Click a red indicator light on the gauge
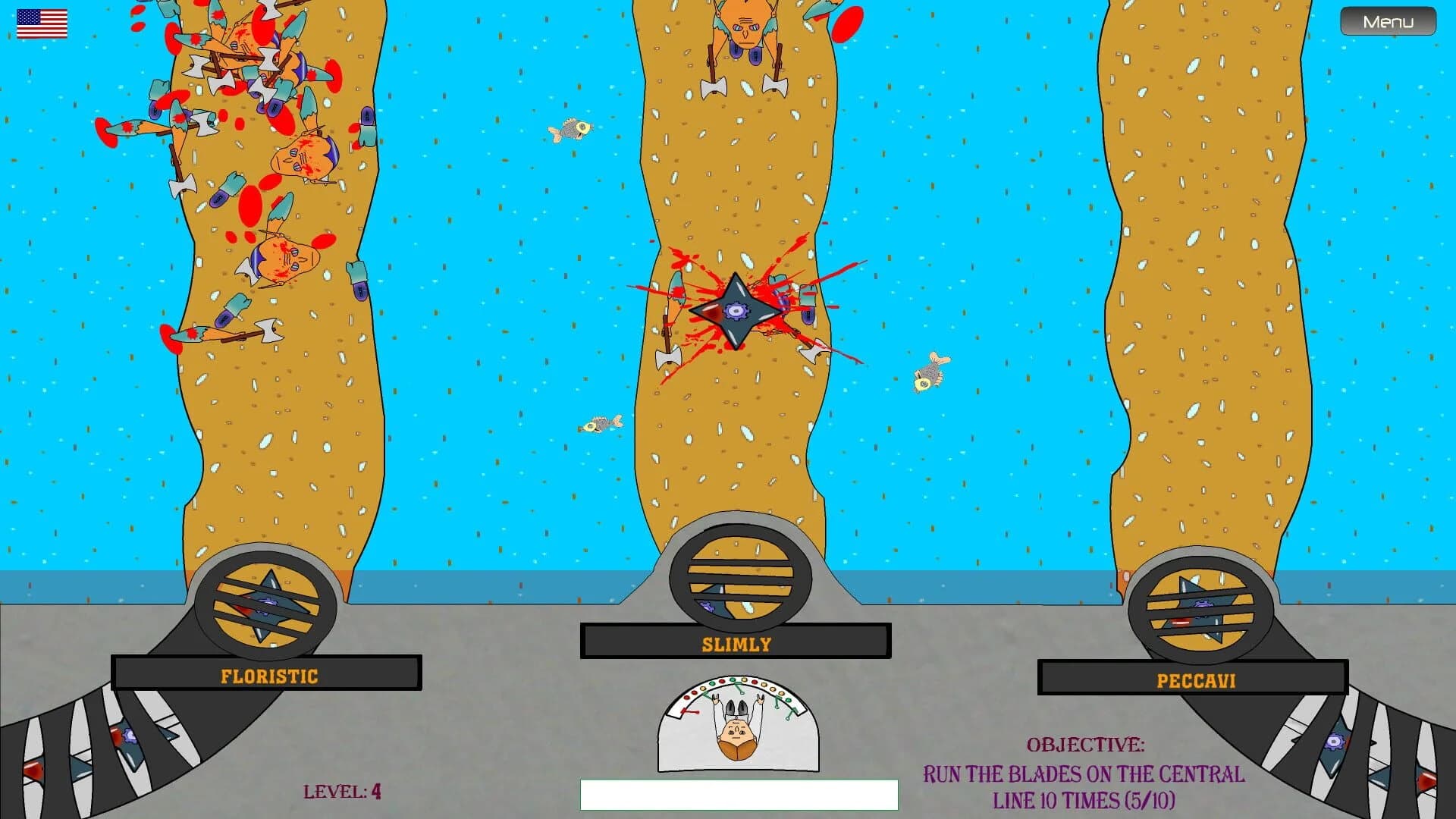The height and width of the screenshot is (819, 1456). tap(722, 682)
